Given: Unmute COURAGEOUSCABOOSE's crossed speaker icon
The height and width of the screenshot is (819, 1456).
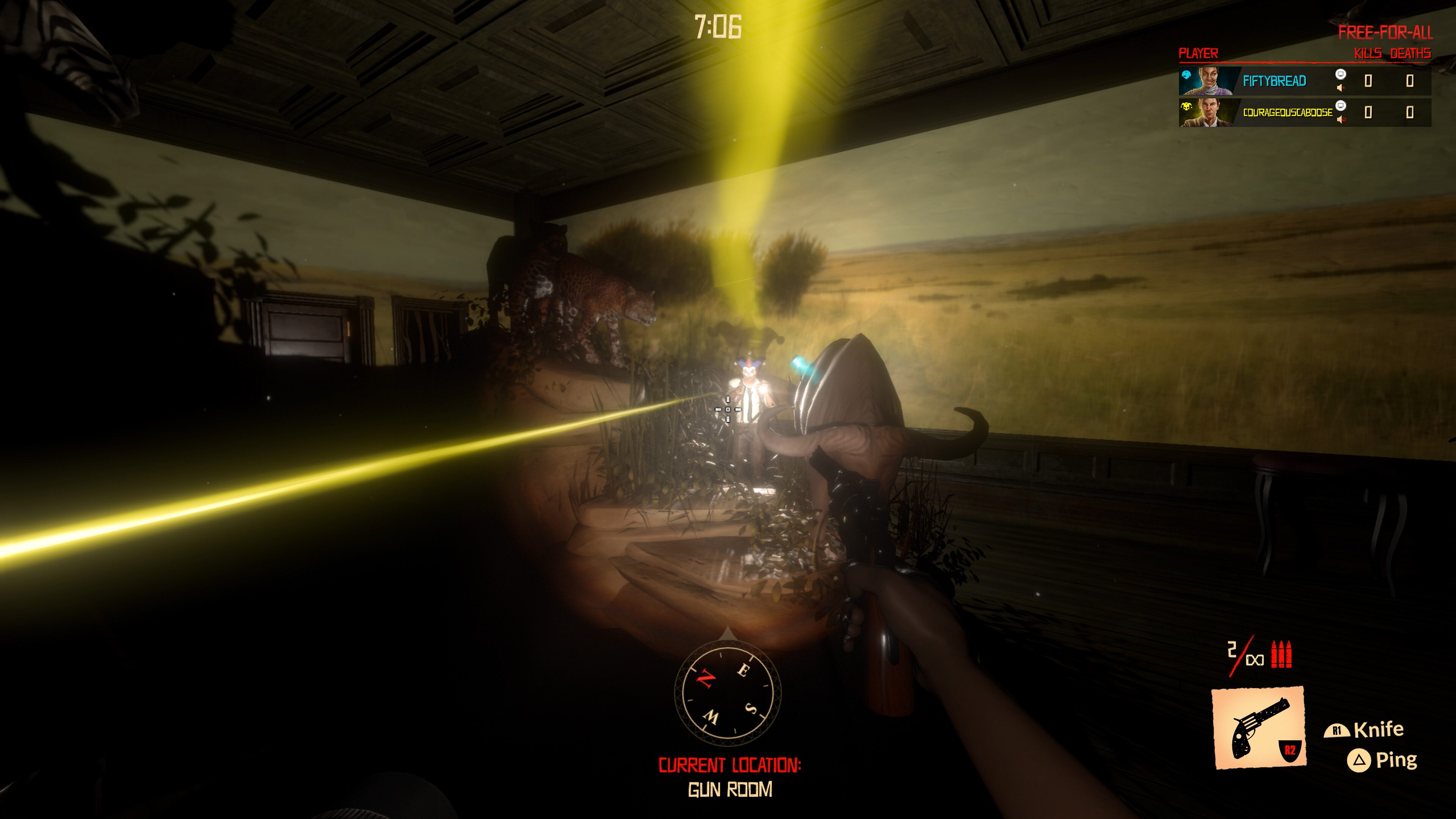Looking at the screenshot, I should (1341, 121).
